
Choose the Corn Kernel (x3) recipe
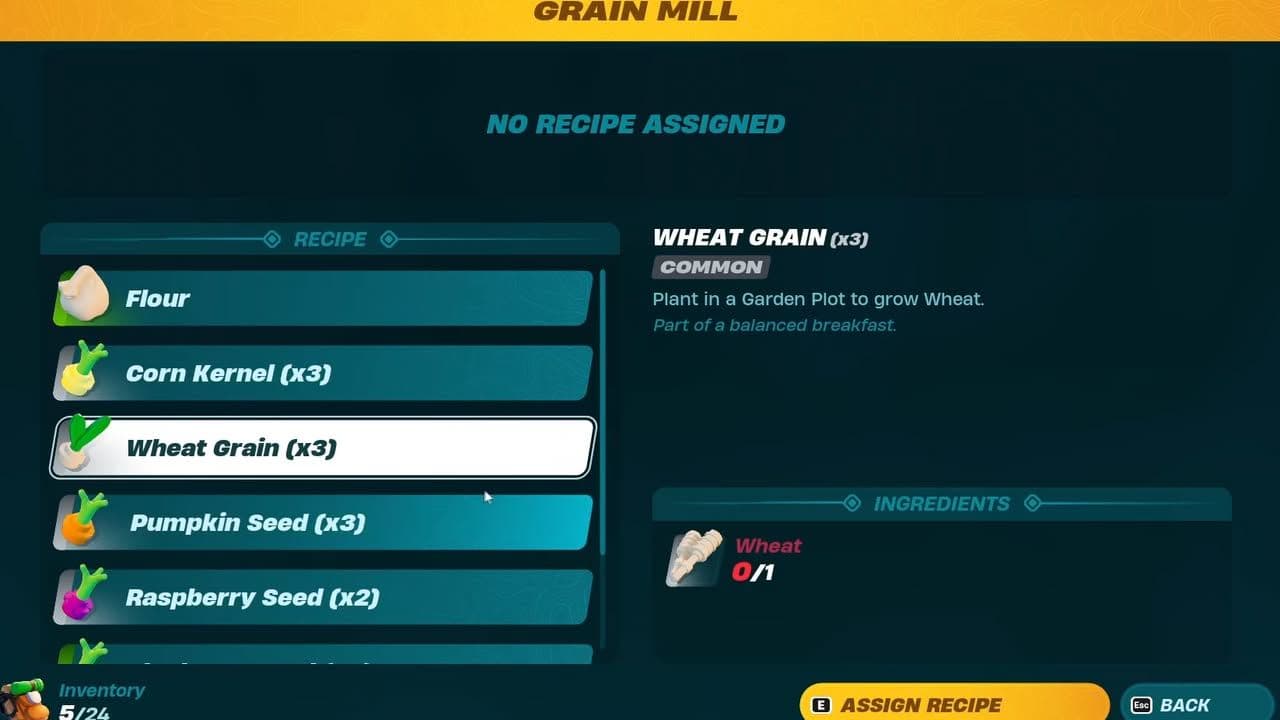(320, 372)
